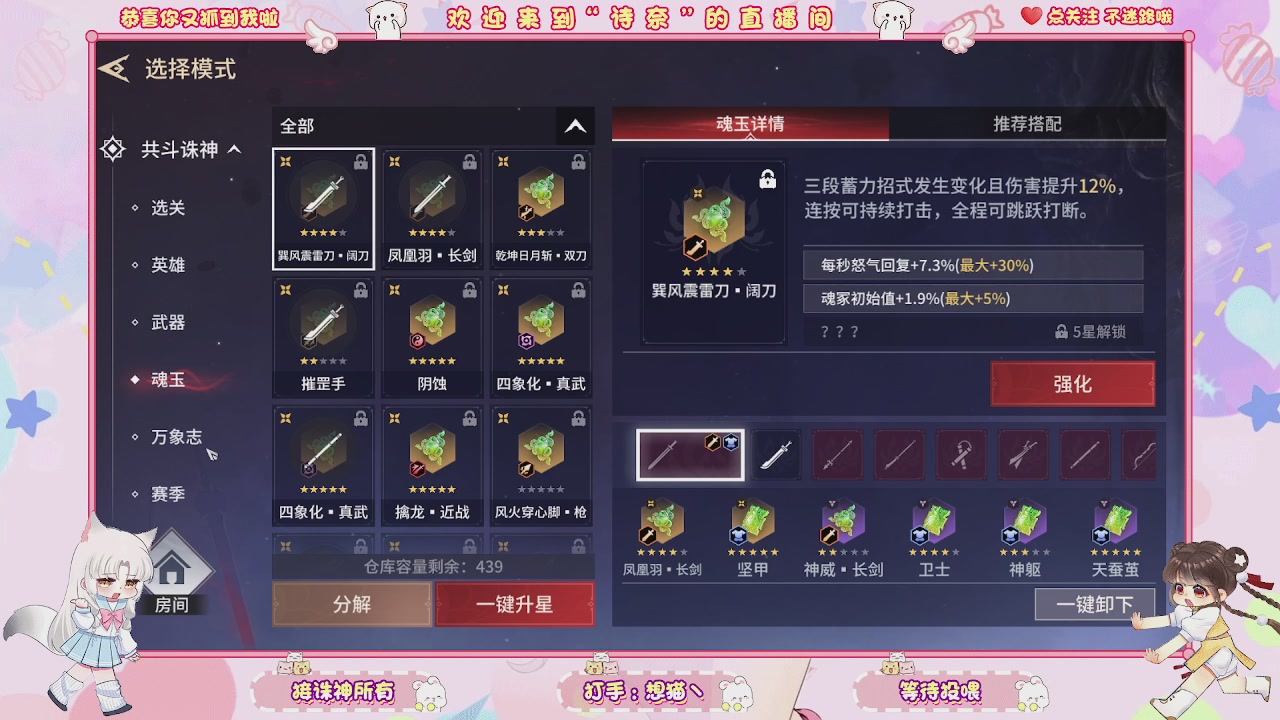Click the 天蚕茧 soul jade icon
This screenshot has width=1280, height=720.
(x=1114, y=525)
